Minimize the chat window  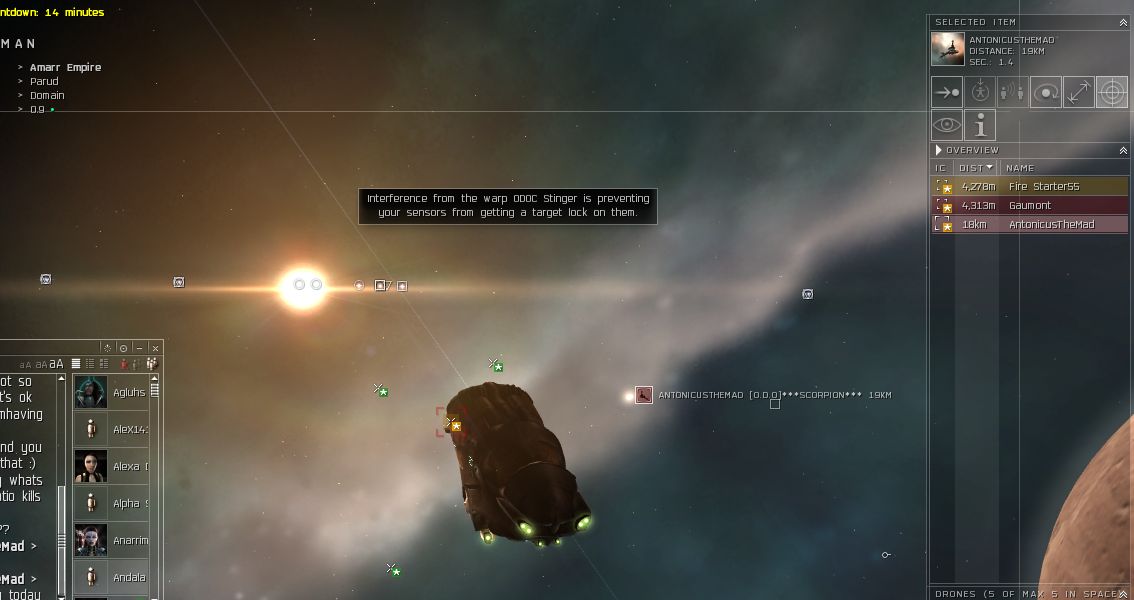[x=139, y=348]
